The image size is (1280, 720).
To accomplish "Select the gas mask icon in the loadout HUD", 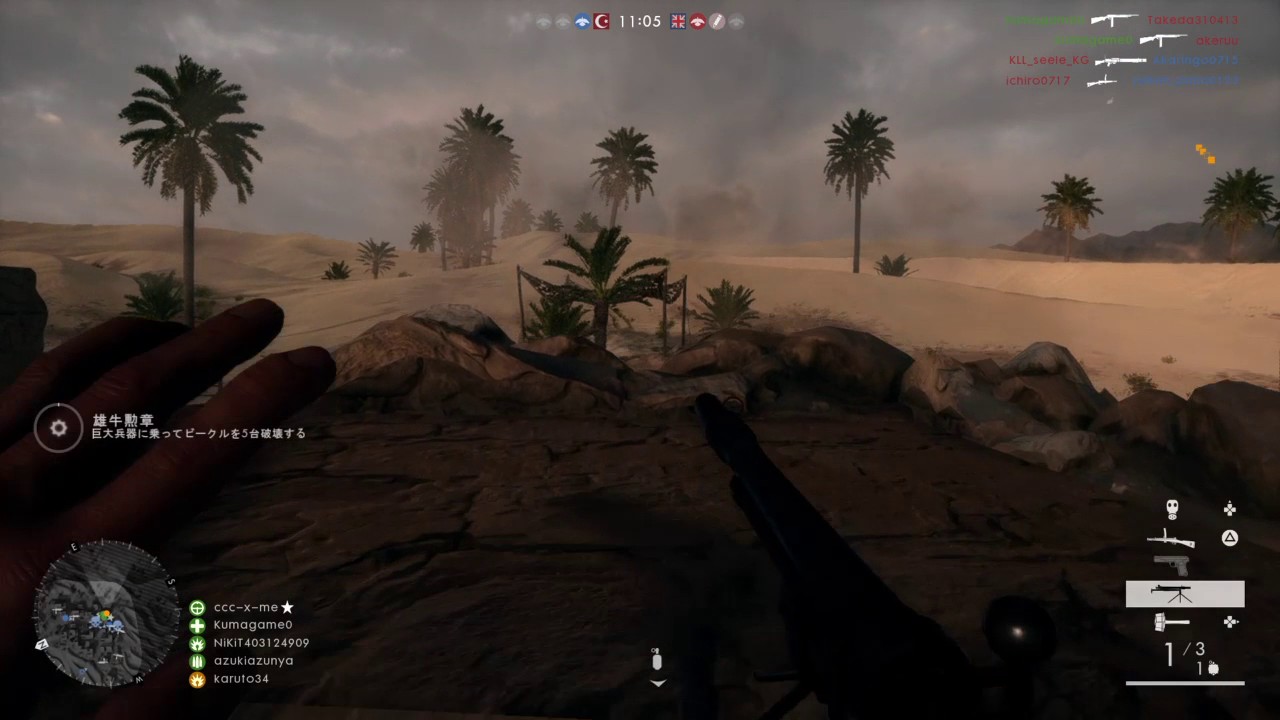I will (x=1172, y=508).
